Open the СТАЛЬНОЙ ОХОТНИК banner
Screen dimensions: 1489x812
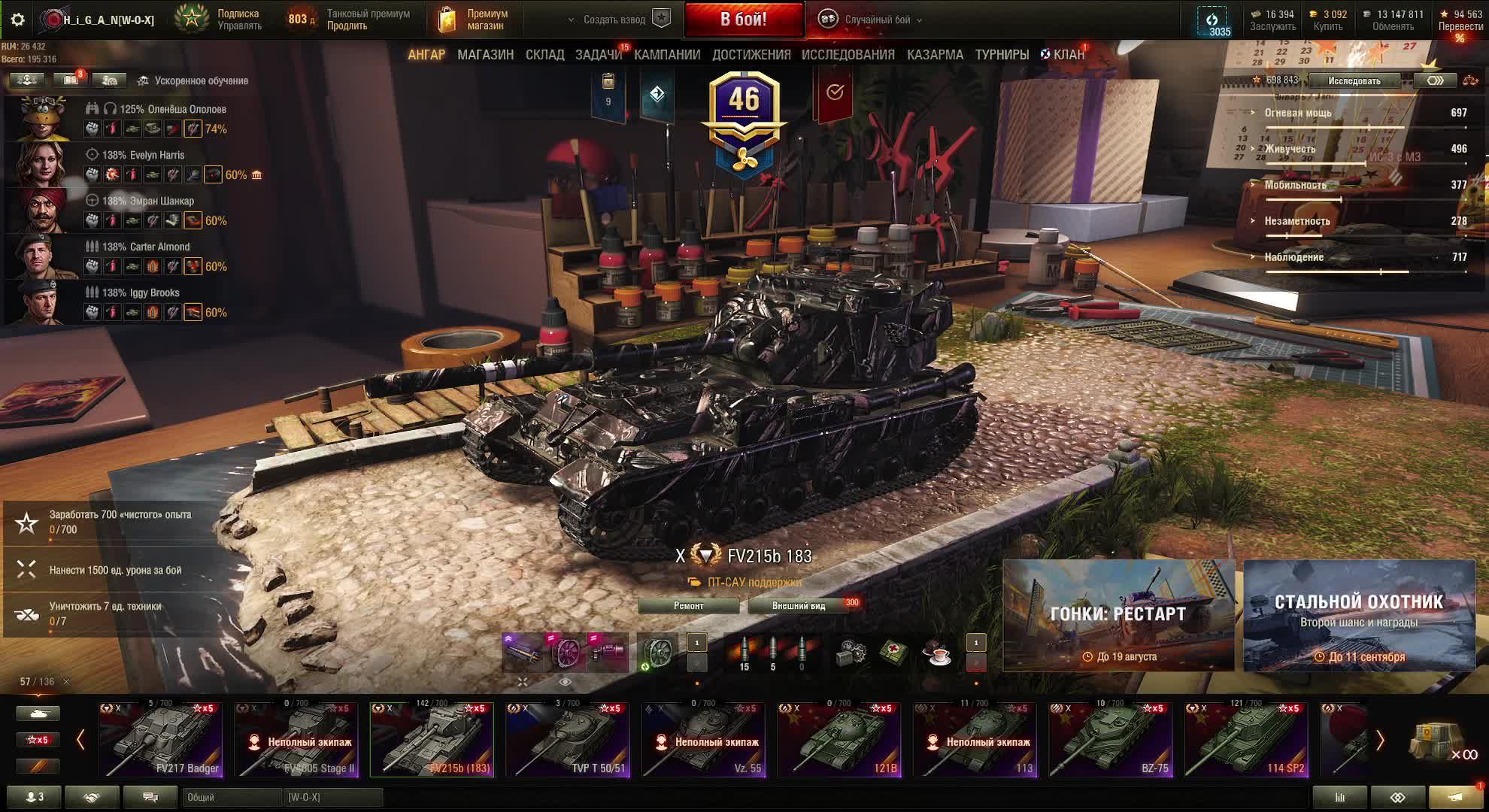coord(1358,615)
